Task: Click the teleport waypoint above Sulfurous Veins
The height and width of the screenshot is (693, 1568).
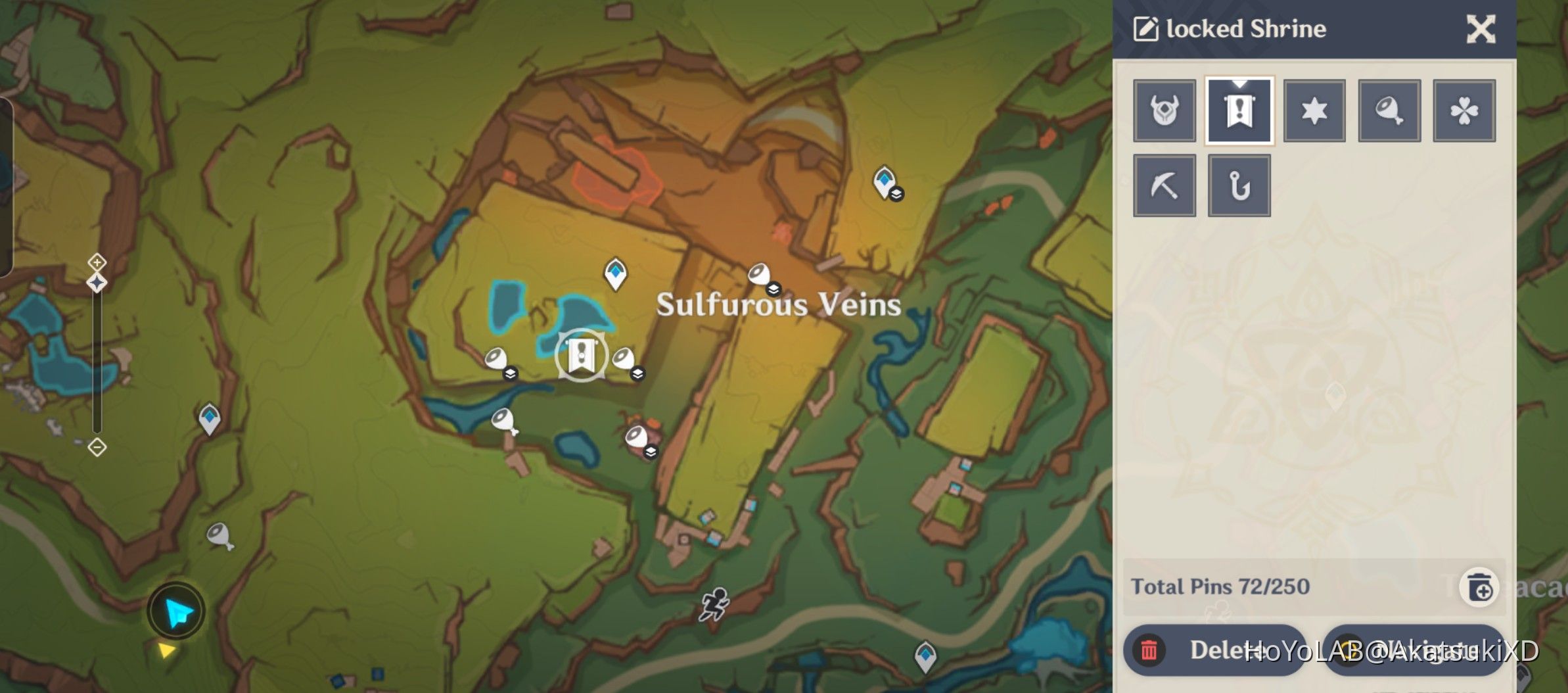Action: point(616,276)
